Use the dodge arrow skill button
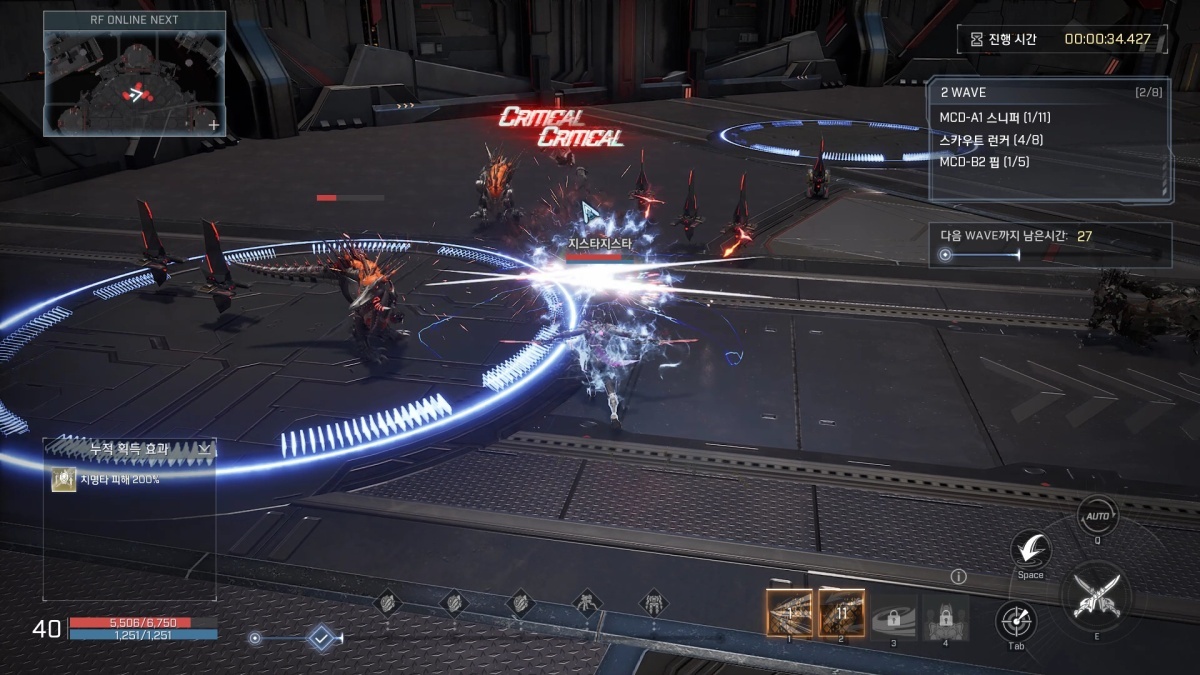1200x675 pixels. click(x=1030, y=549)
